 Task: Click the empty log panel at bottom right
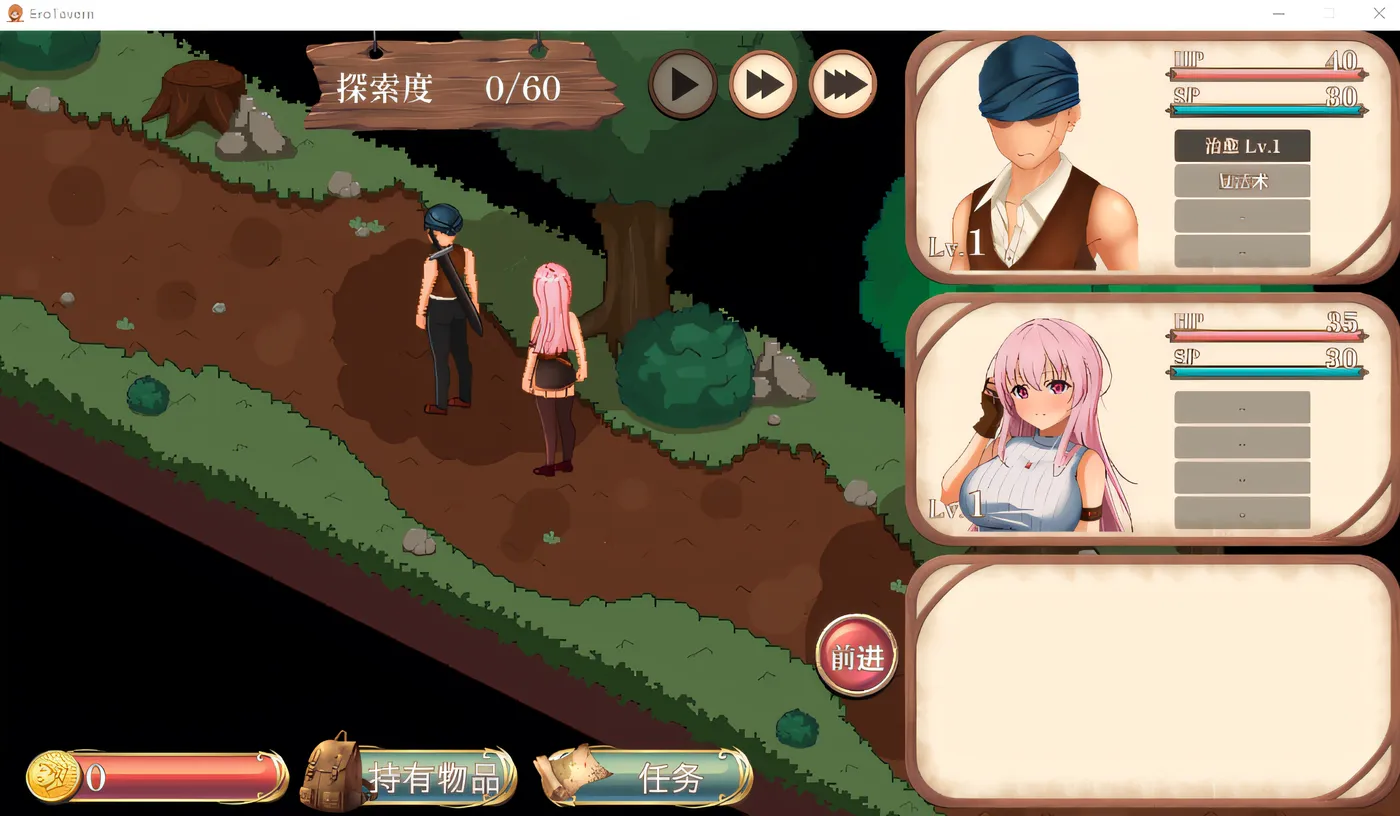1150,680
